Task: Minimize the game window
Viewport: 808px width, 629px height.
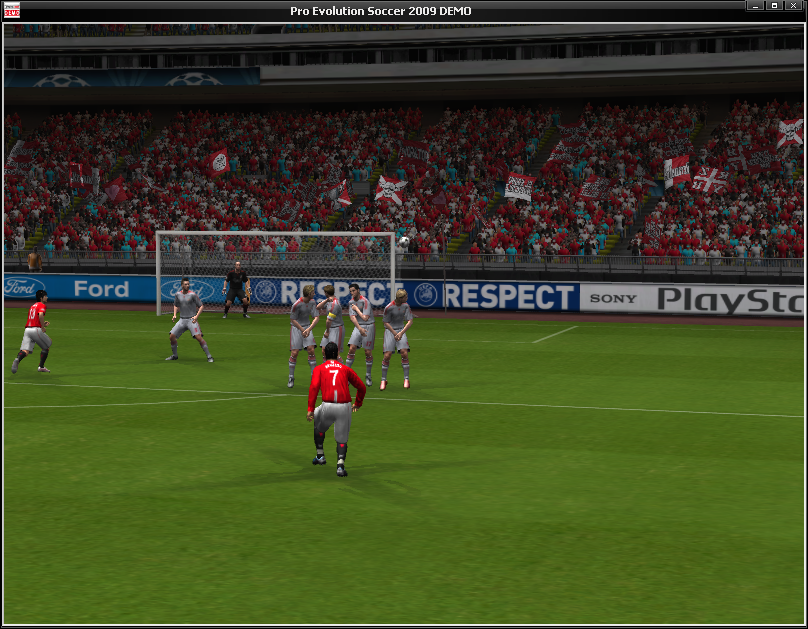Action: pyautogui.click(x=754, y=6)
